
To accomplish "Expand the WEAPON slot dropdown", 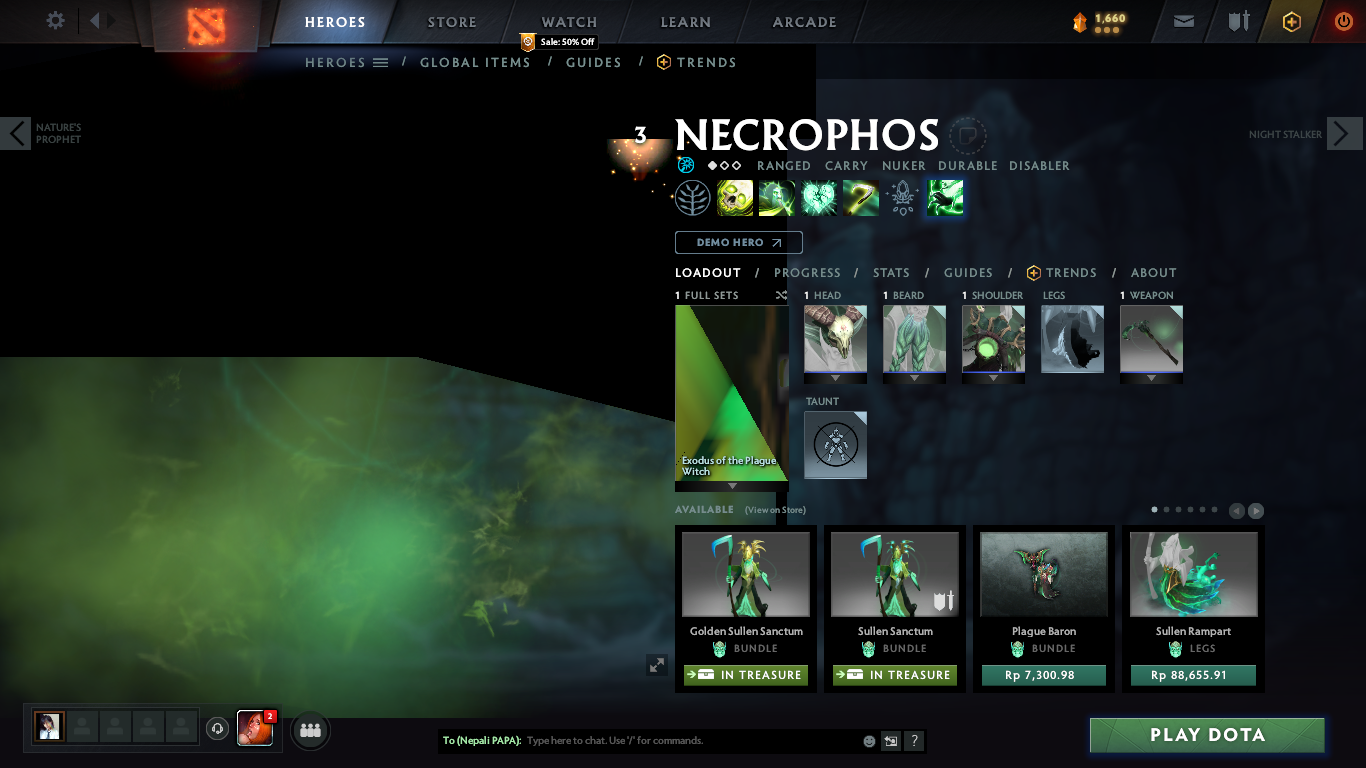I will click(1151, 379).
